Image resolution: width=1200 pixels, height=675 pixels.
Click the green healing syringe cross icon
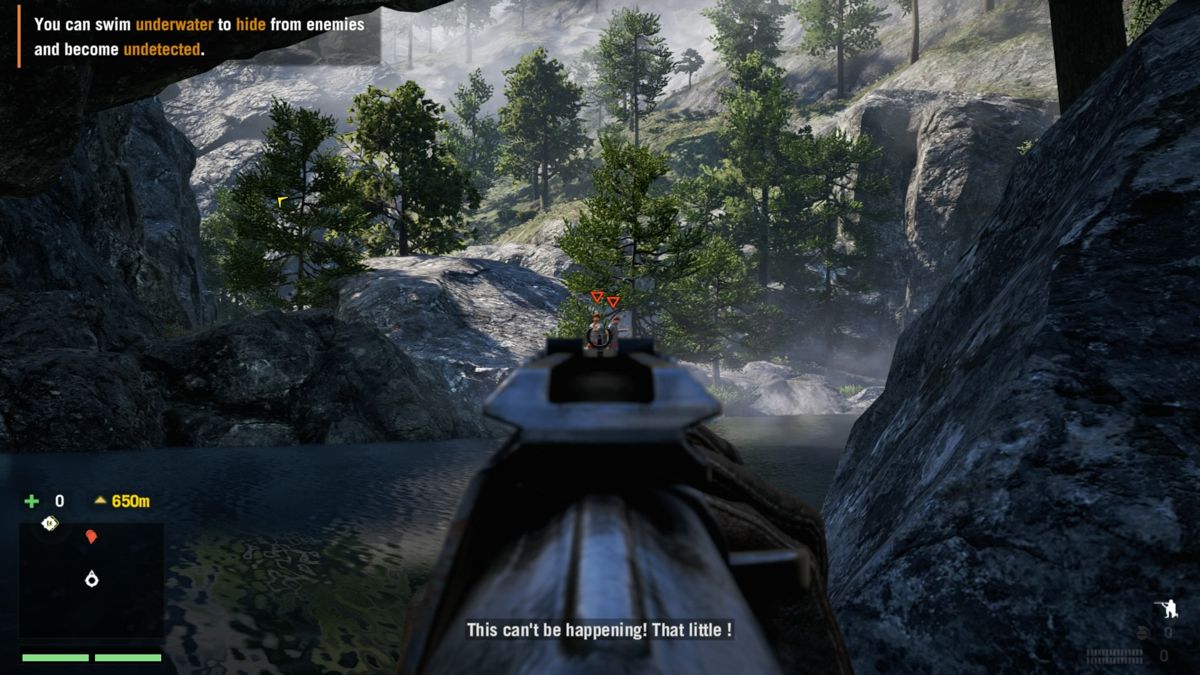32,501
